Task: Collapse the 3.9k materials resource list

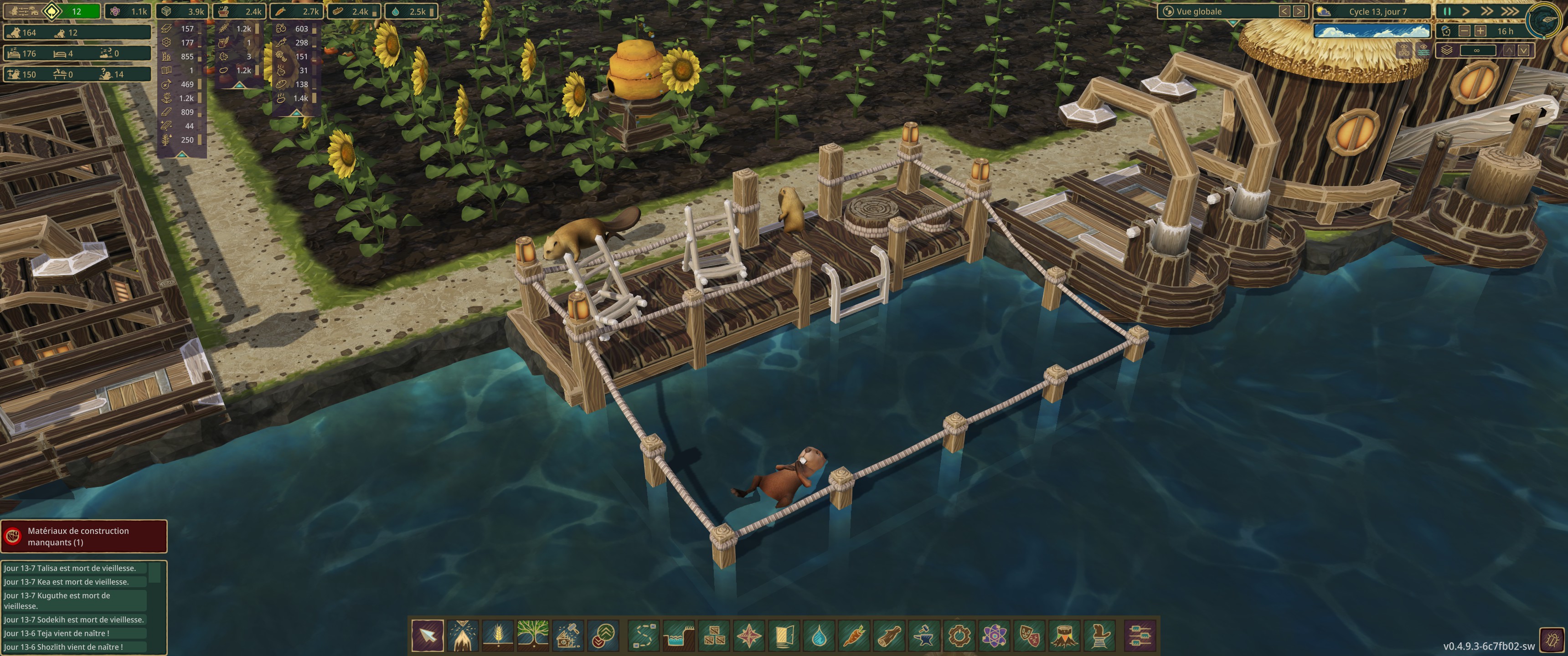Action: coord(181,154)
